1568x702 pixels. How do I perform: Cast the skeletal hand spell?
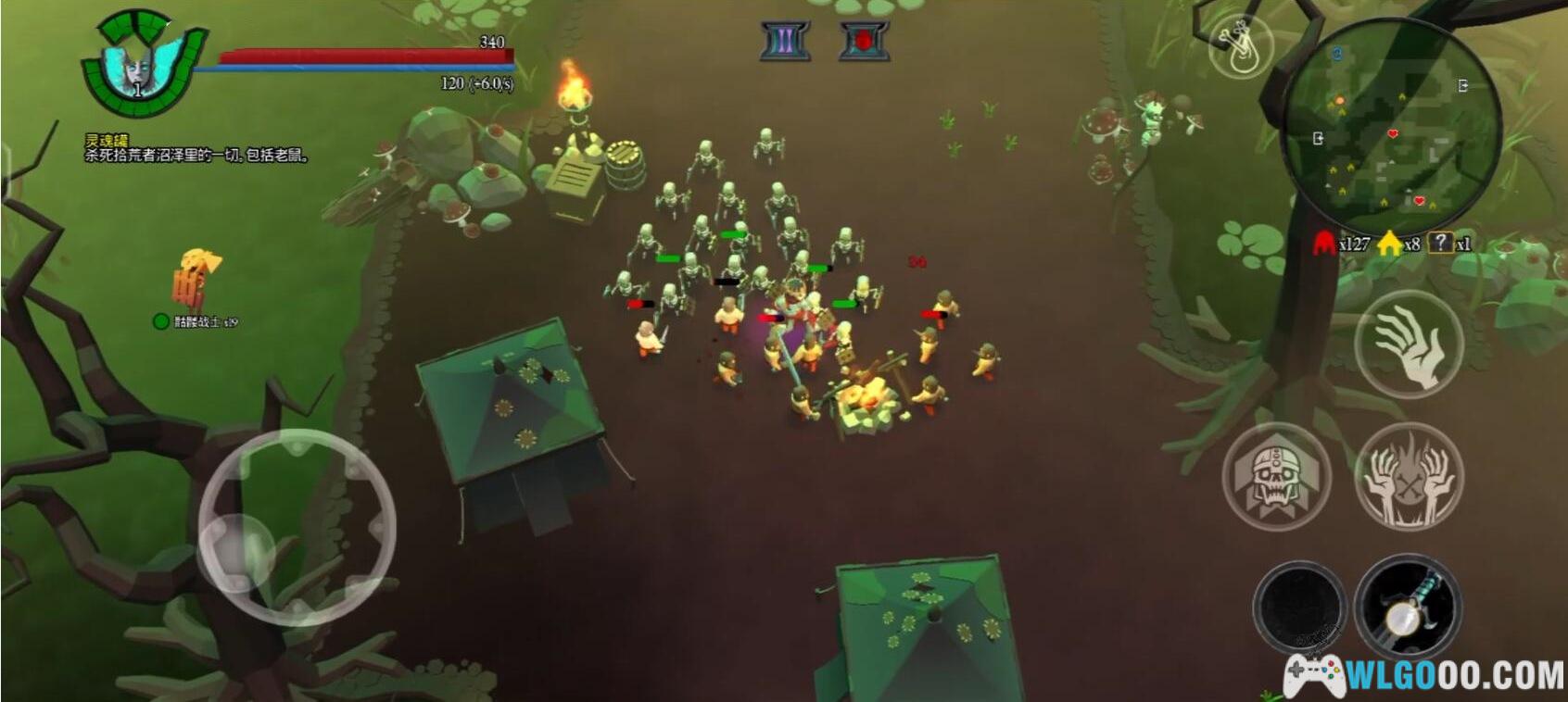(x=1408, y=344)
